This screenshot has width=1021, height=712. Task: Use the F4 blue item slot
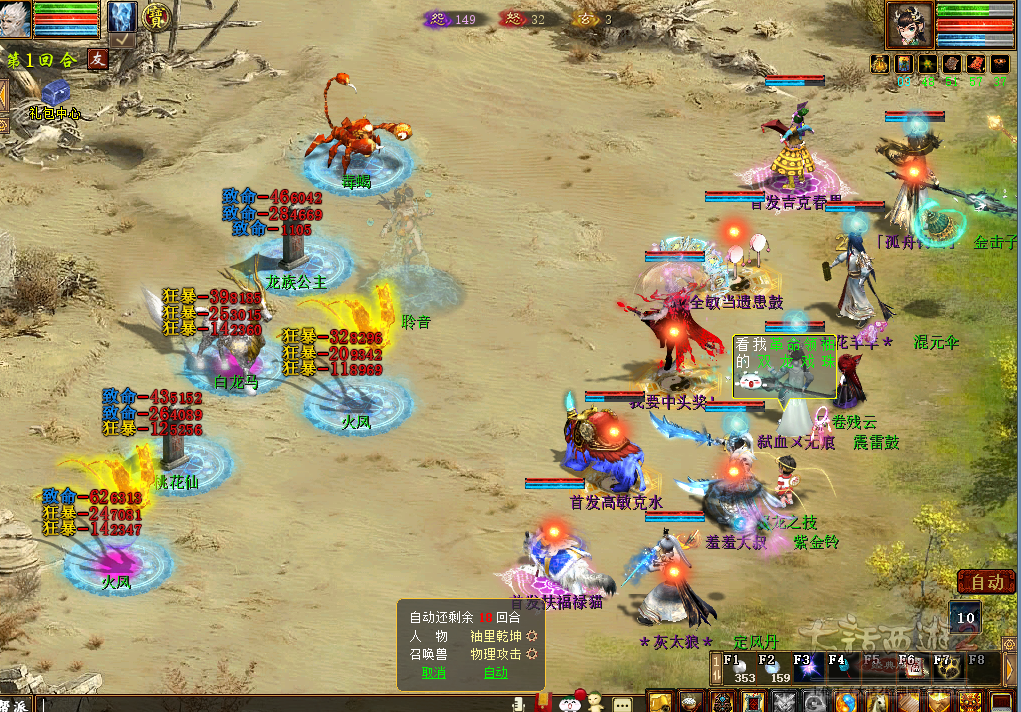coord(842,668)
